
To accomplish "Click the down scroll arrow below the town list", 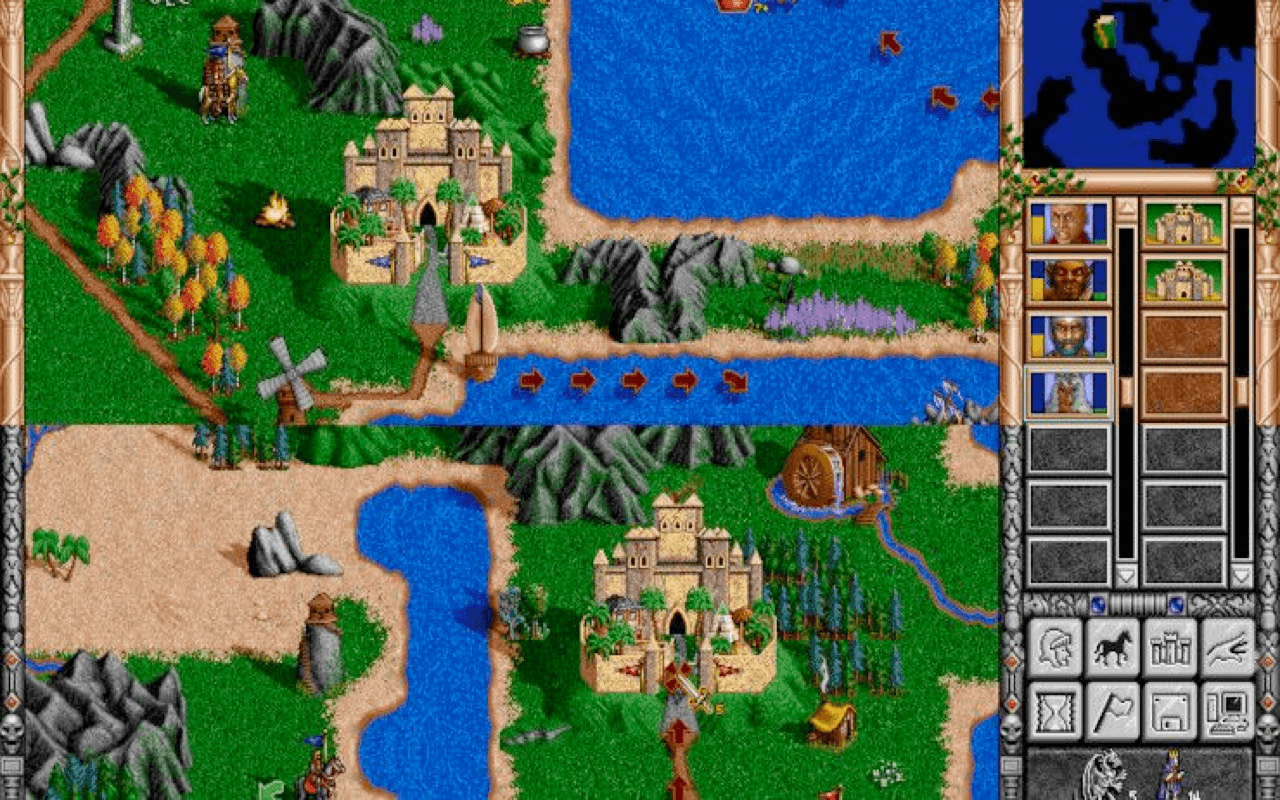I will tap(1240, 576).
